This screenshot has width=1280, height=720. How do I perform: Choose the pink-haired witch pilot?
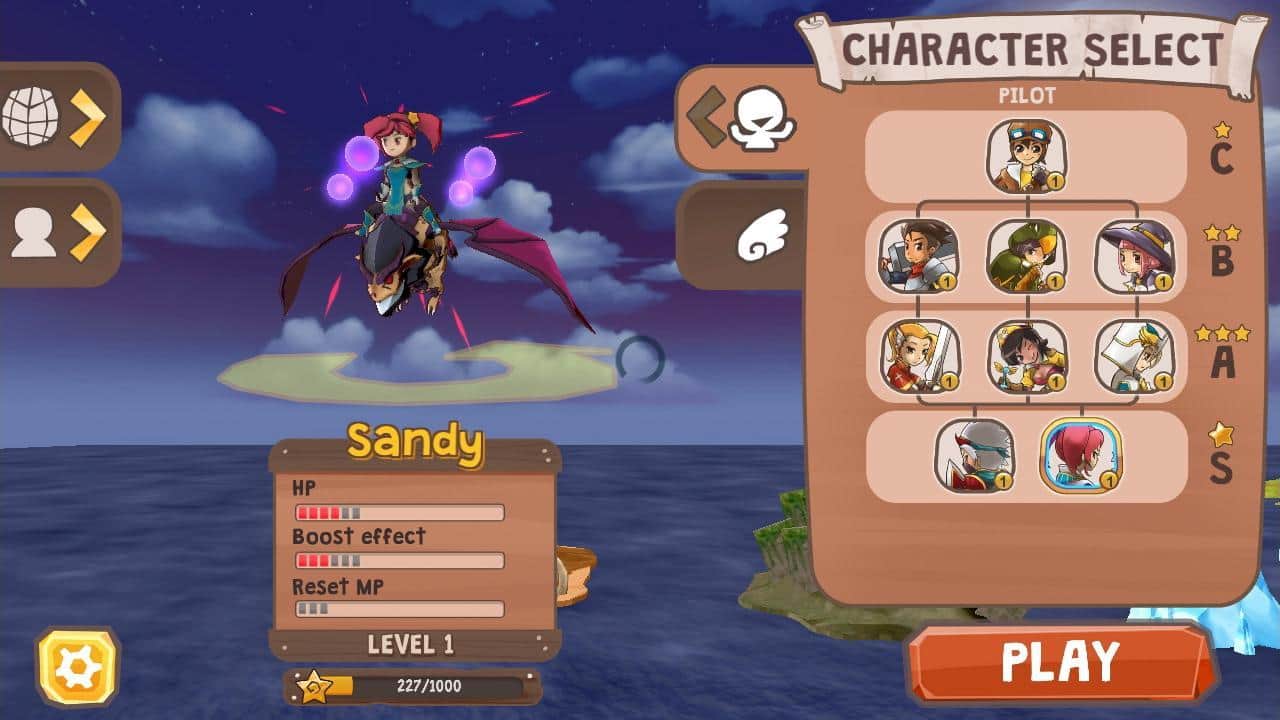1135,258
